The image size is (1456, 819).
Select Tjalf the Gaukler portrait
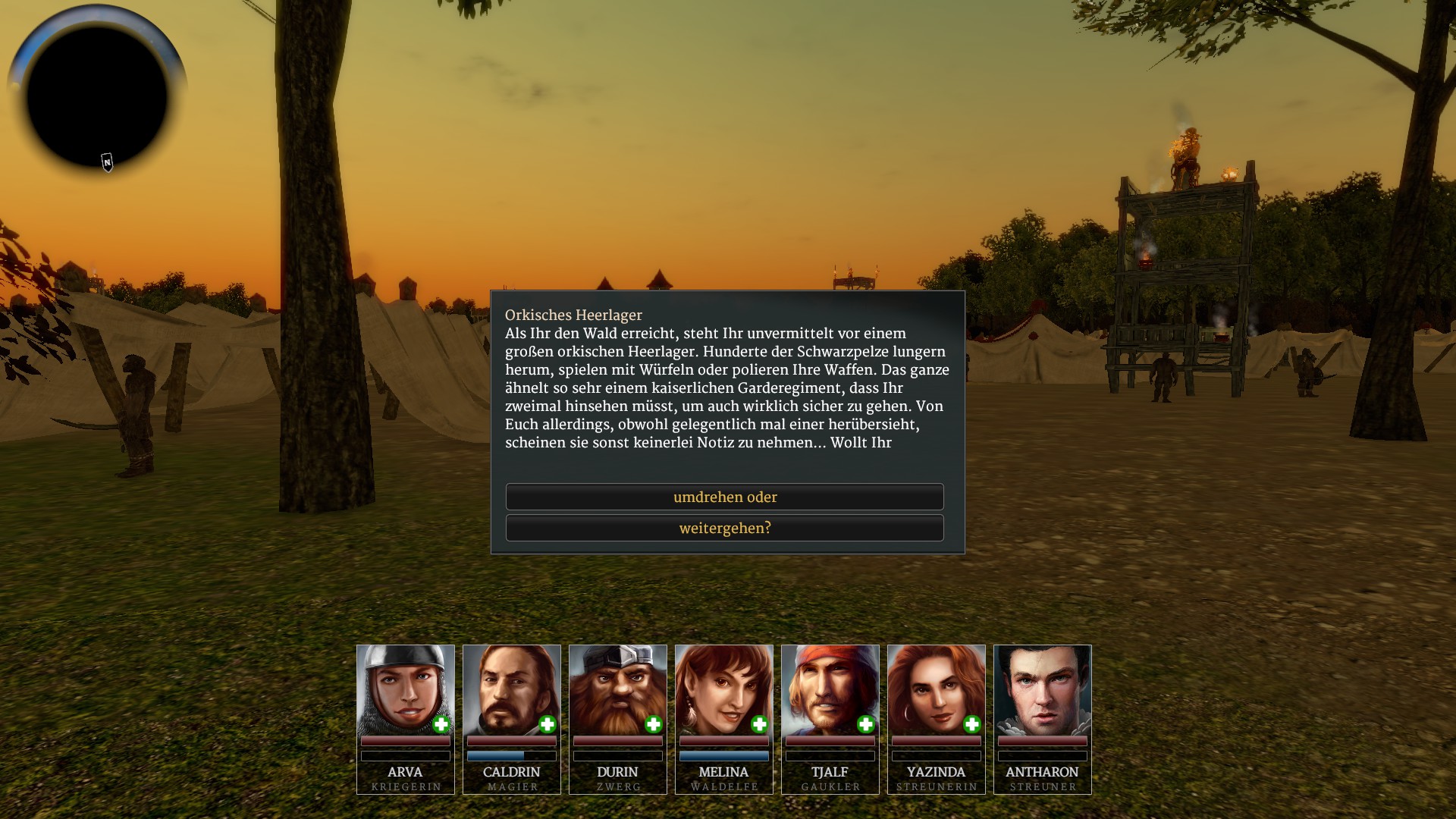[x=830, y=689]
